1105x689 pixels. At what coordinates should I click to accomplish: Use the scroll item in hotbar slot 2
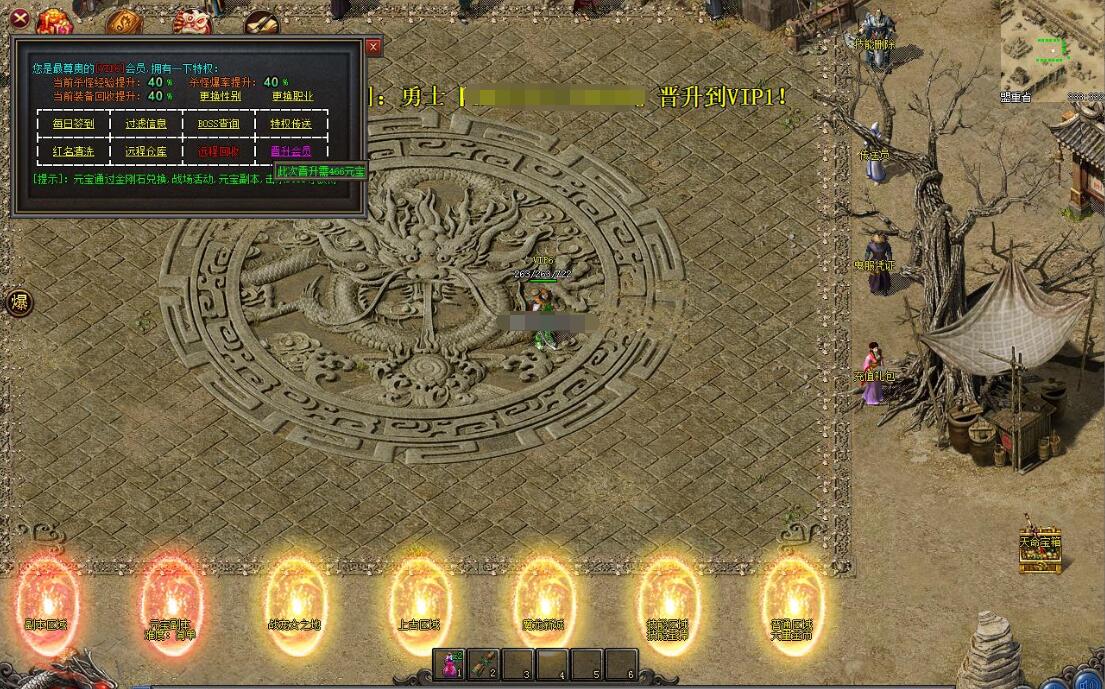(x=484, y=664)
